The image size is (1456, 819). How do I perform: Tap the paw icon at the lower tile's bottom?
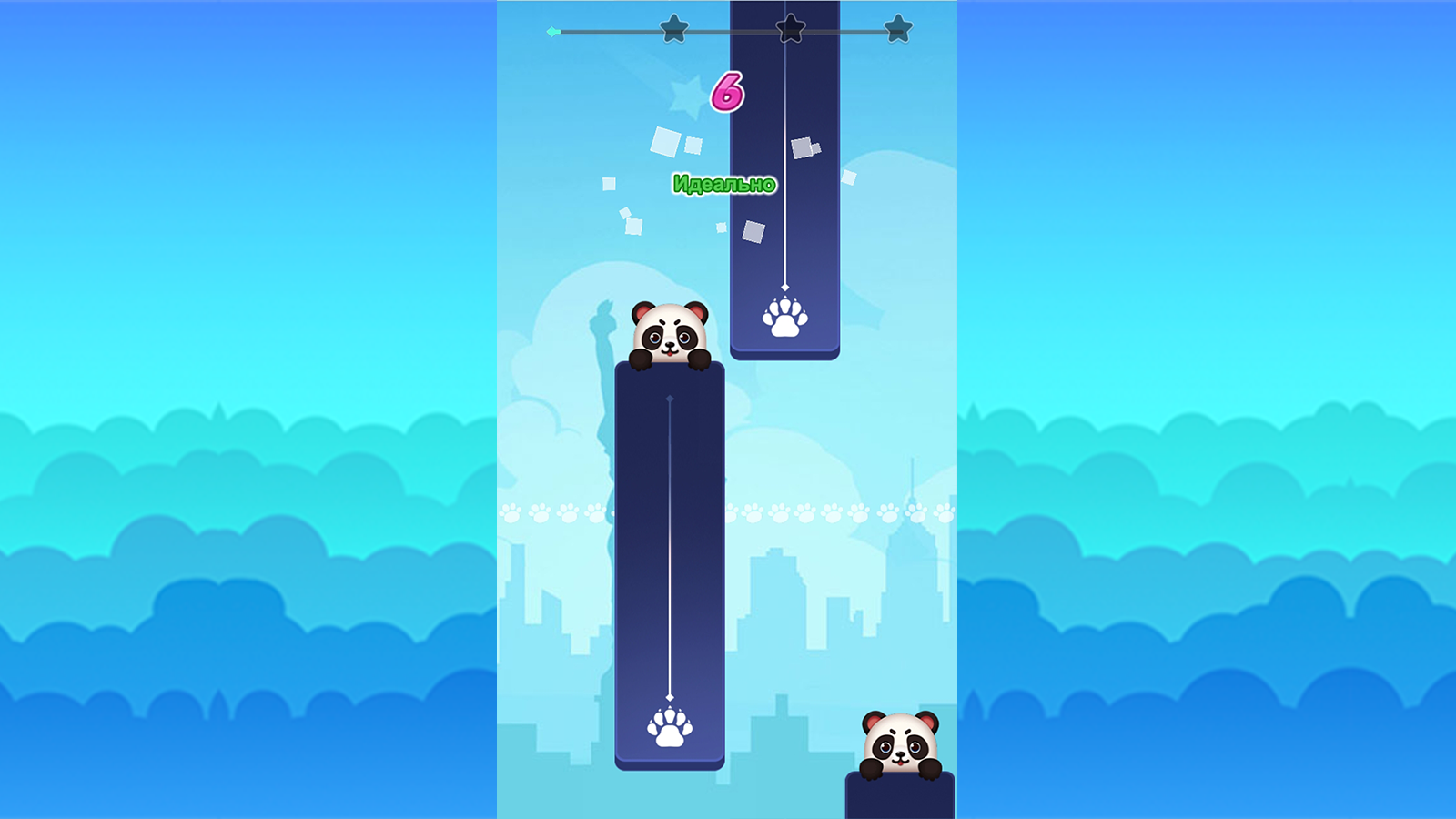(671, 723)
